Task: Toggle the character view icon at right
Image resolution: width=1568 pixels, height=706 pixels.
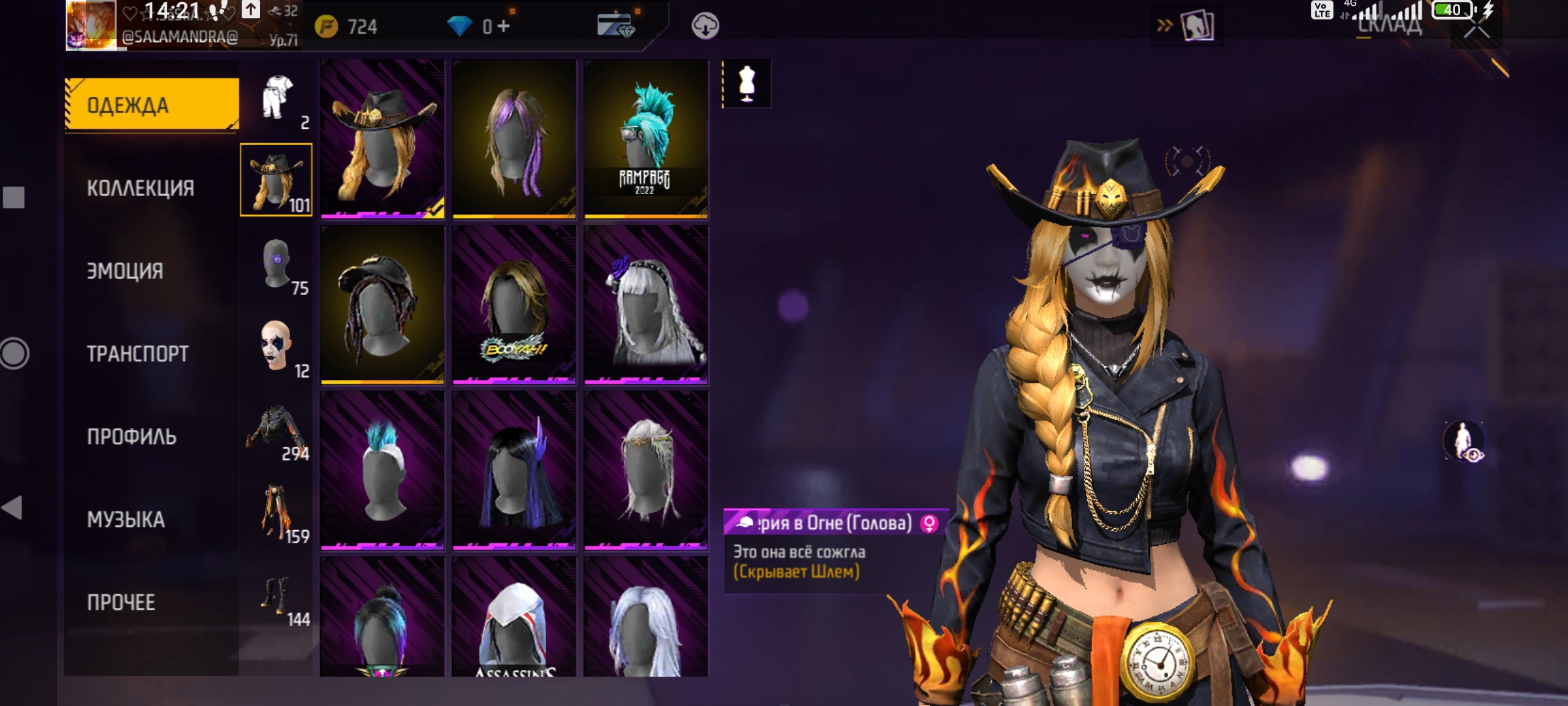Action: (x=1464, y=441)
